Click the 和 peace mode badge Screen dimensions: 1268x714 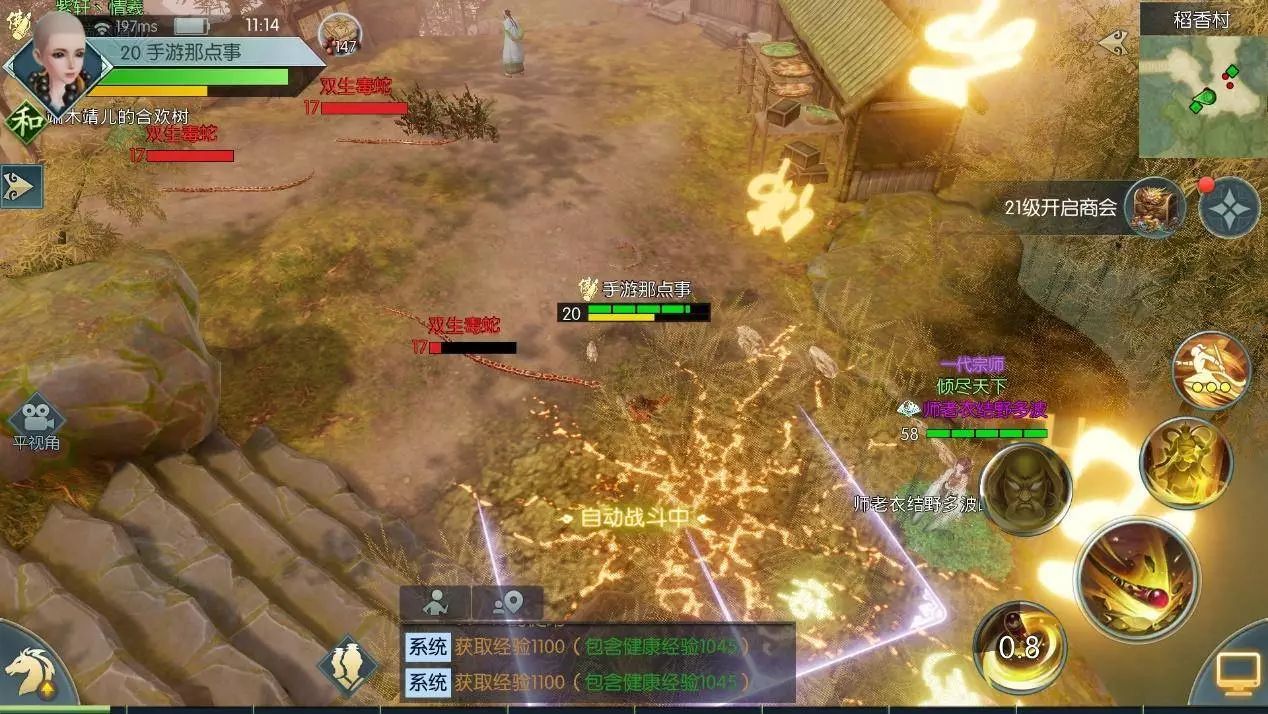point(22,120)
